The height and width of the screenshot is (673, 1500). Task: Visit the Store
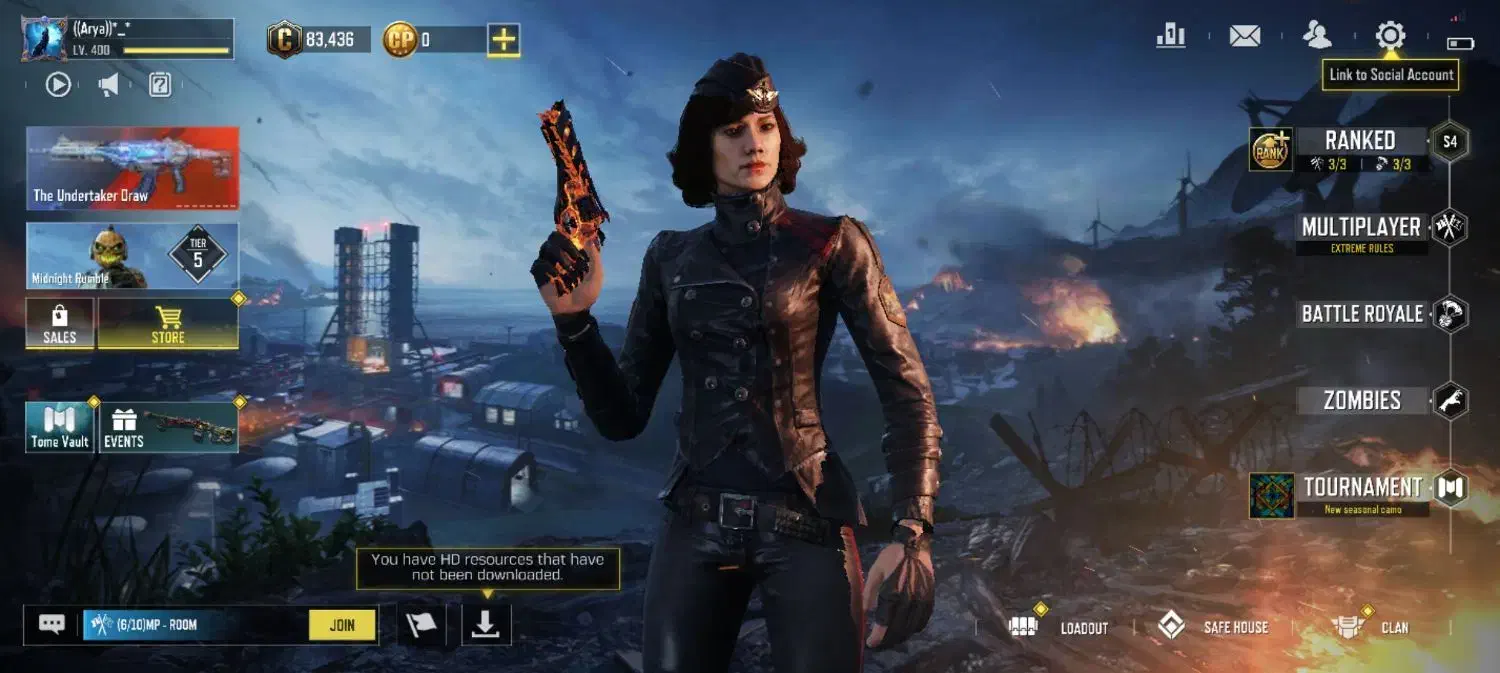coord(168,324)
